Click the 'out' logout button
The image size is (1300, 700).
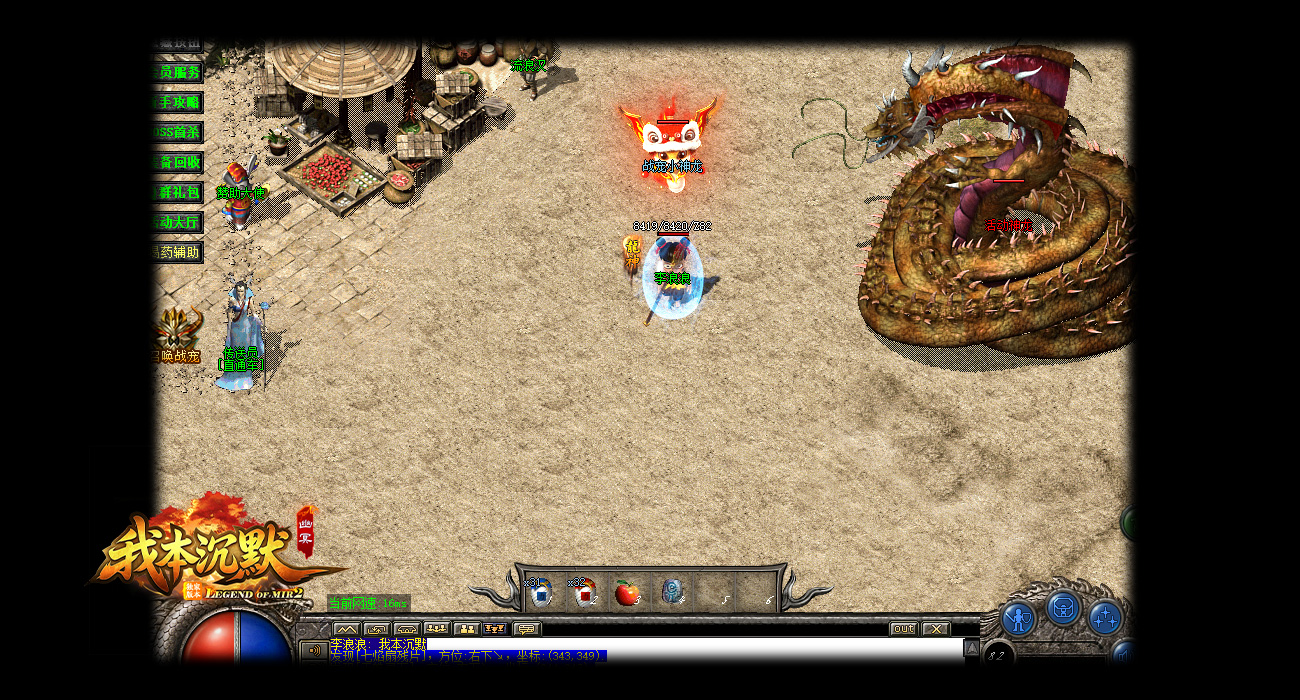(x=903, y=629)
